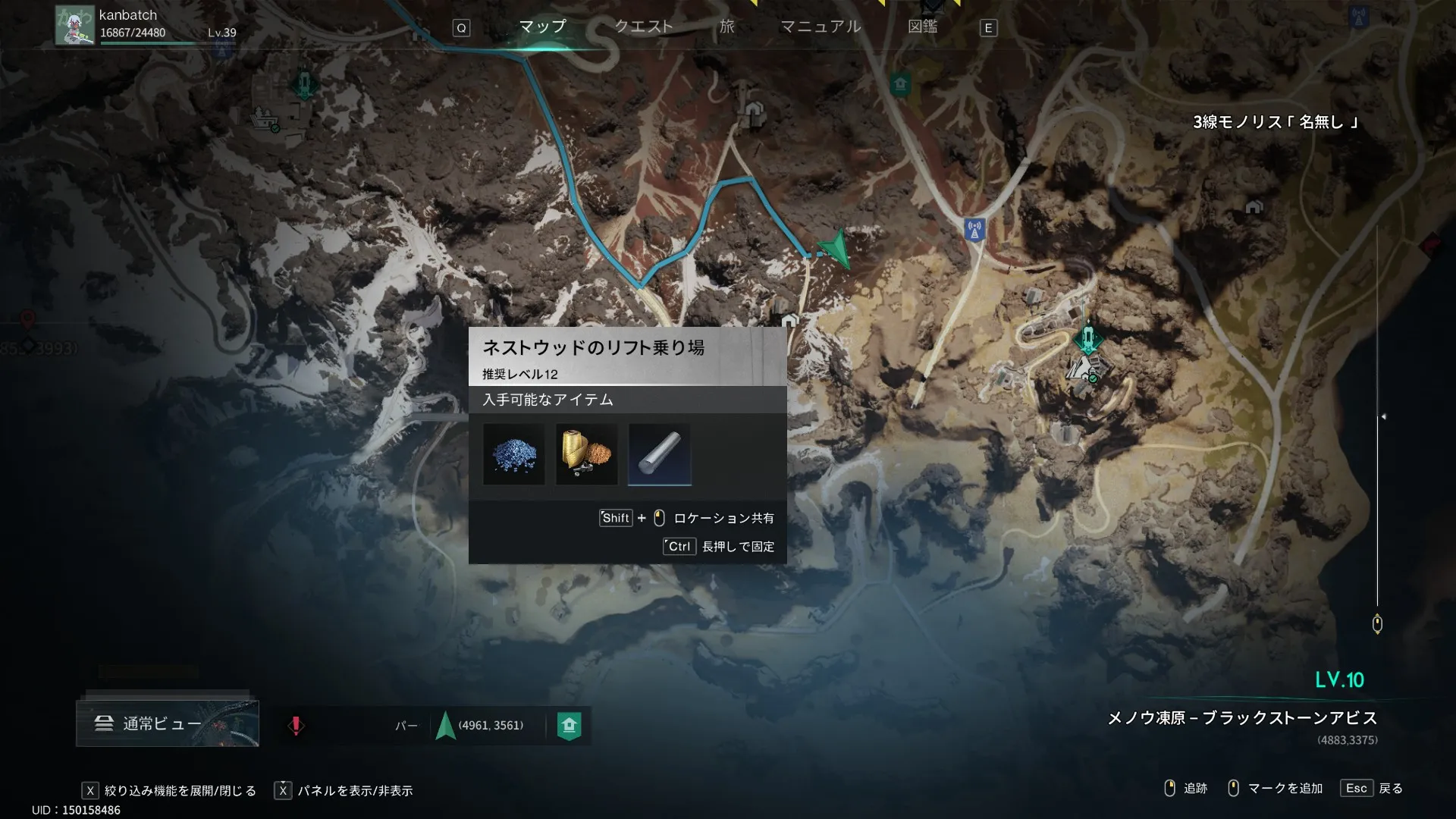The height and width of the screenshot is (819, 1456).
Task: Go to the 図鑑 tab
Action: point(922,27)
